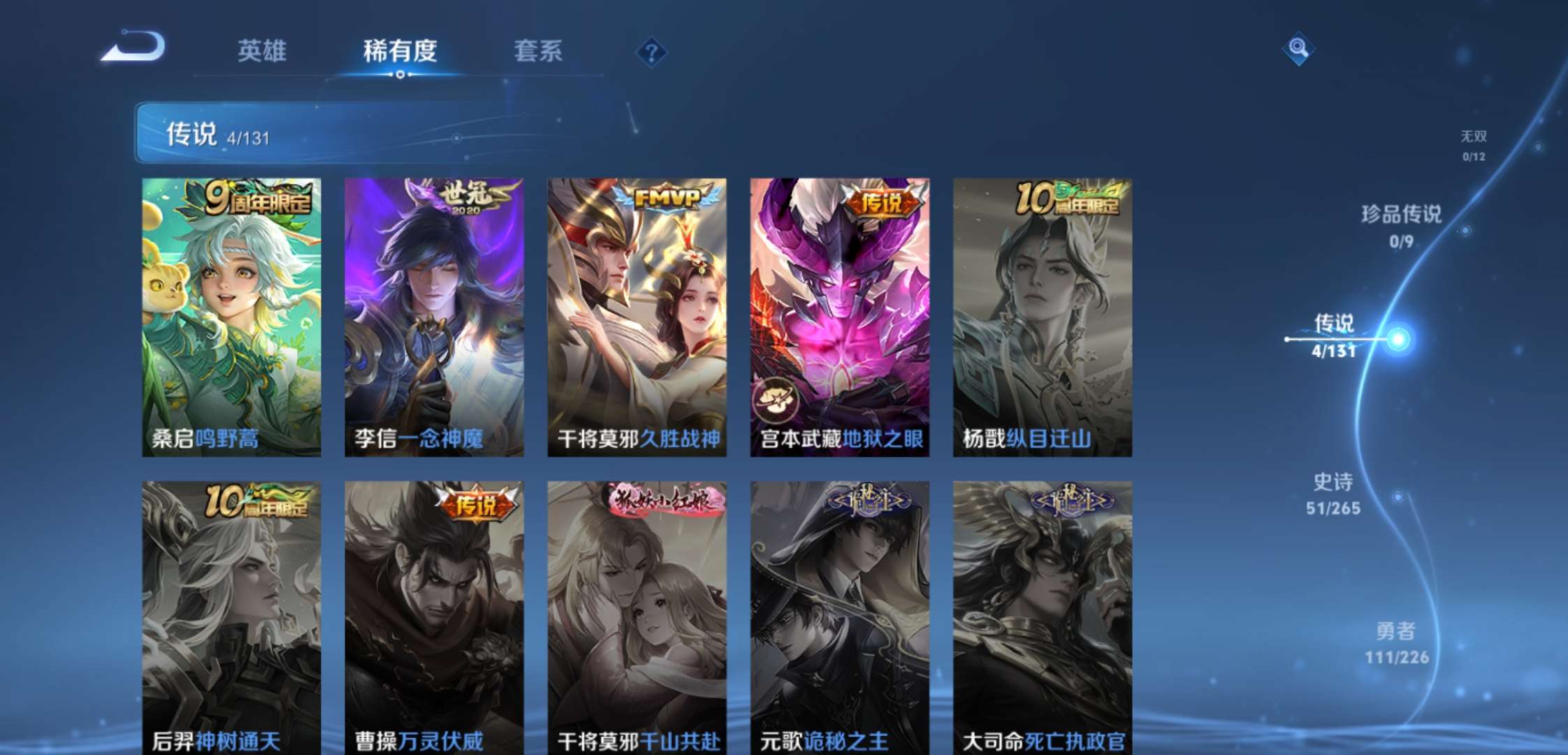Click the leaf emblem icon on 宫本武藏's card
The image size is (1568, 755).
(778, 399)
